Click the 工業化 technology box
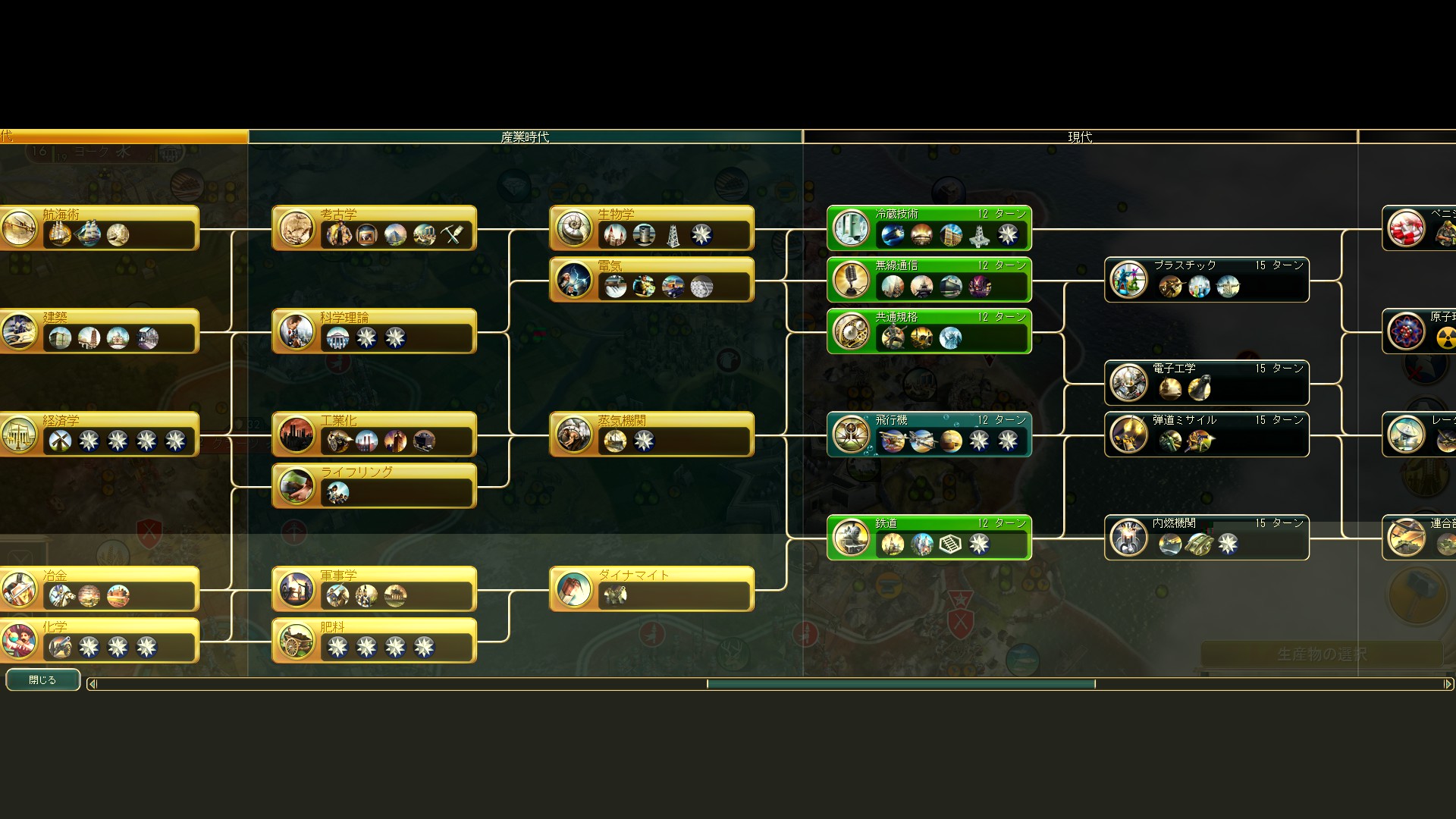The height and width of the screenshot is (819, 1456). pos(374,434)
